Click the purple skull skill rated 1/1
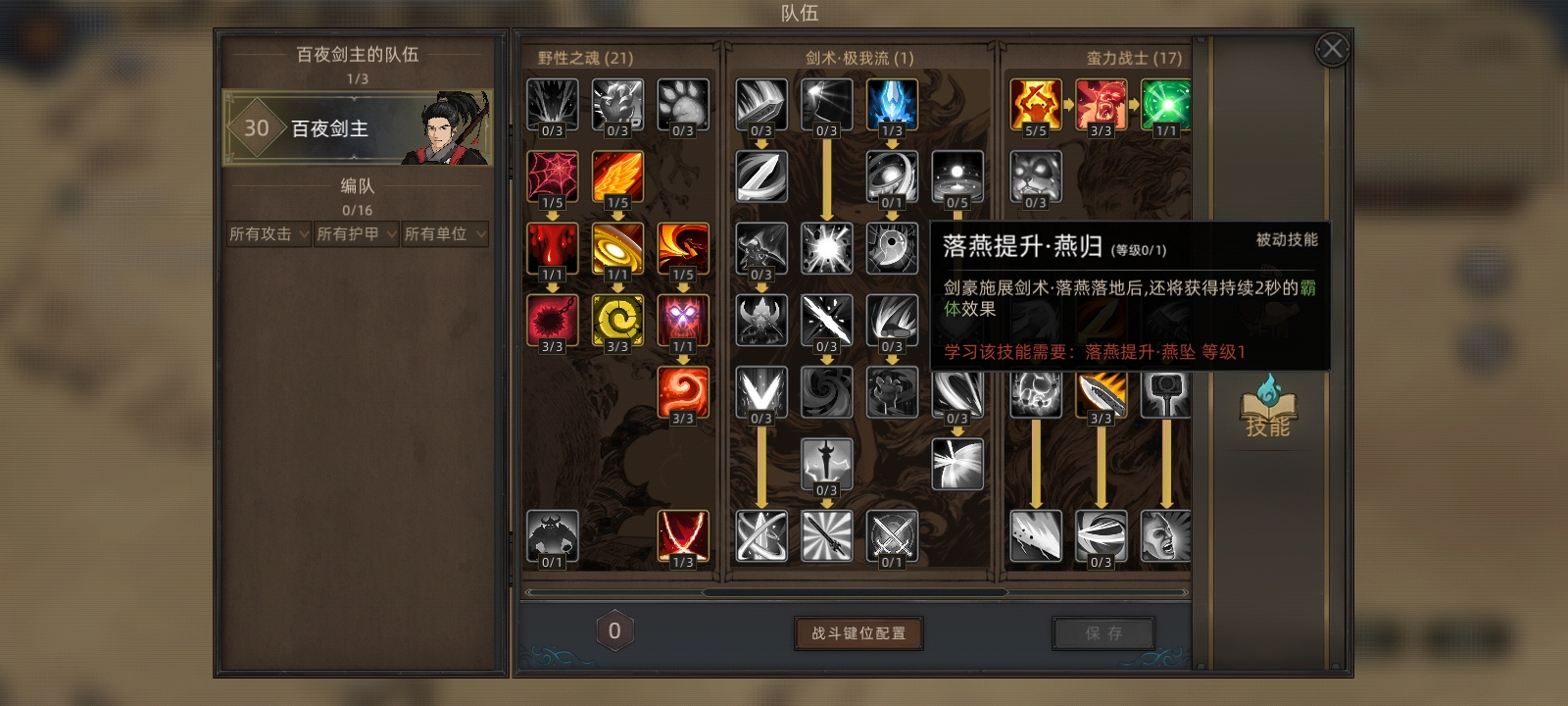 point(683,320)
